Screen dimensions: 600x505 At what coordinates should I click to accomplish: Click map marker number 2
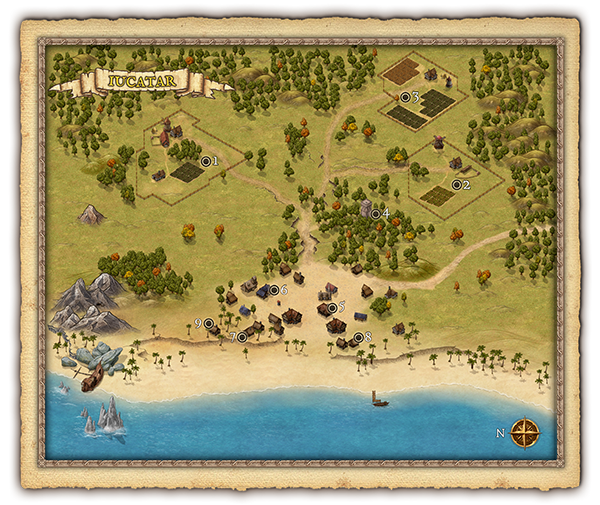click(457, 184)
